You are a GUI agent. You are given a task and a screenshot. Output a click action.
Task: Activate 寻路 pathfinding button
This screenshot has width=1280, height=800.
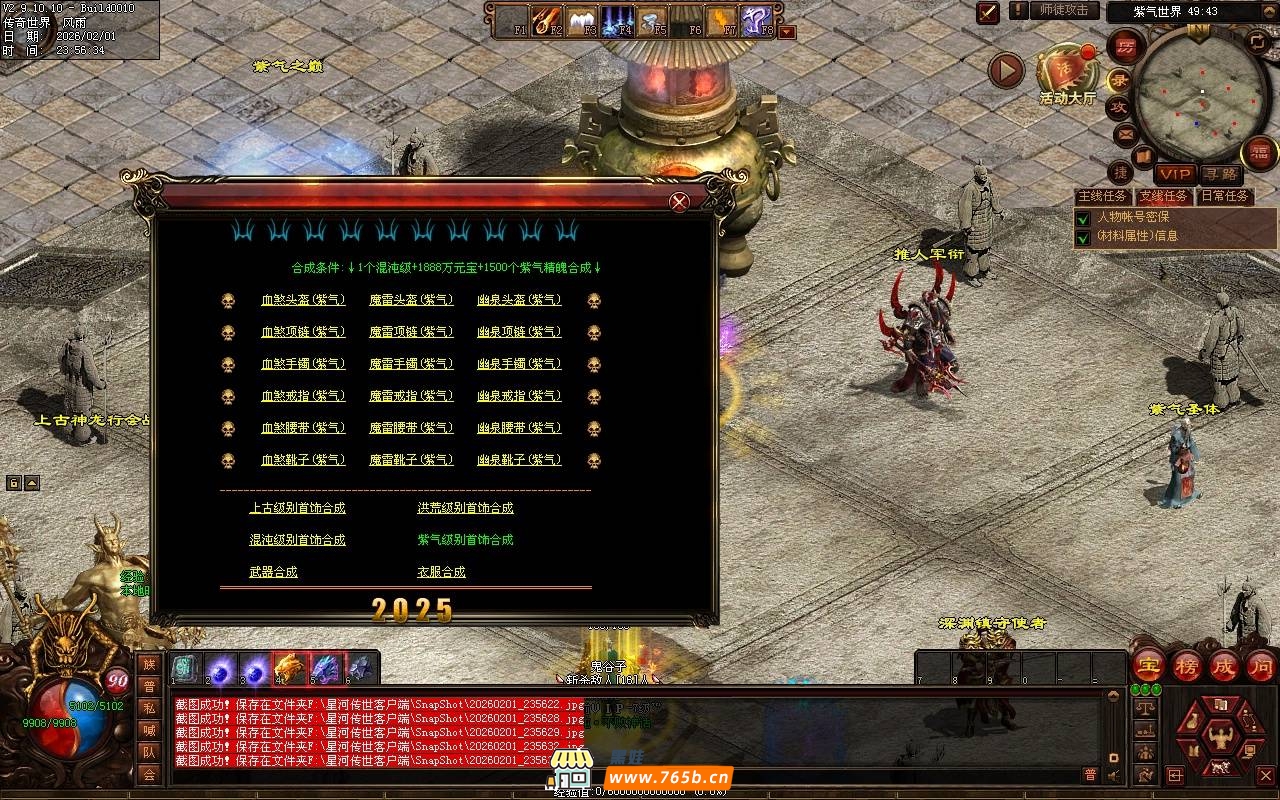tap(1218, 175)
